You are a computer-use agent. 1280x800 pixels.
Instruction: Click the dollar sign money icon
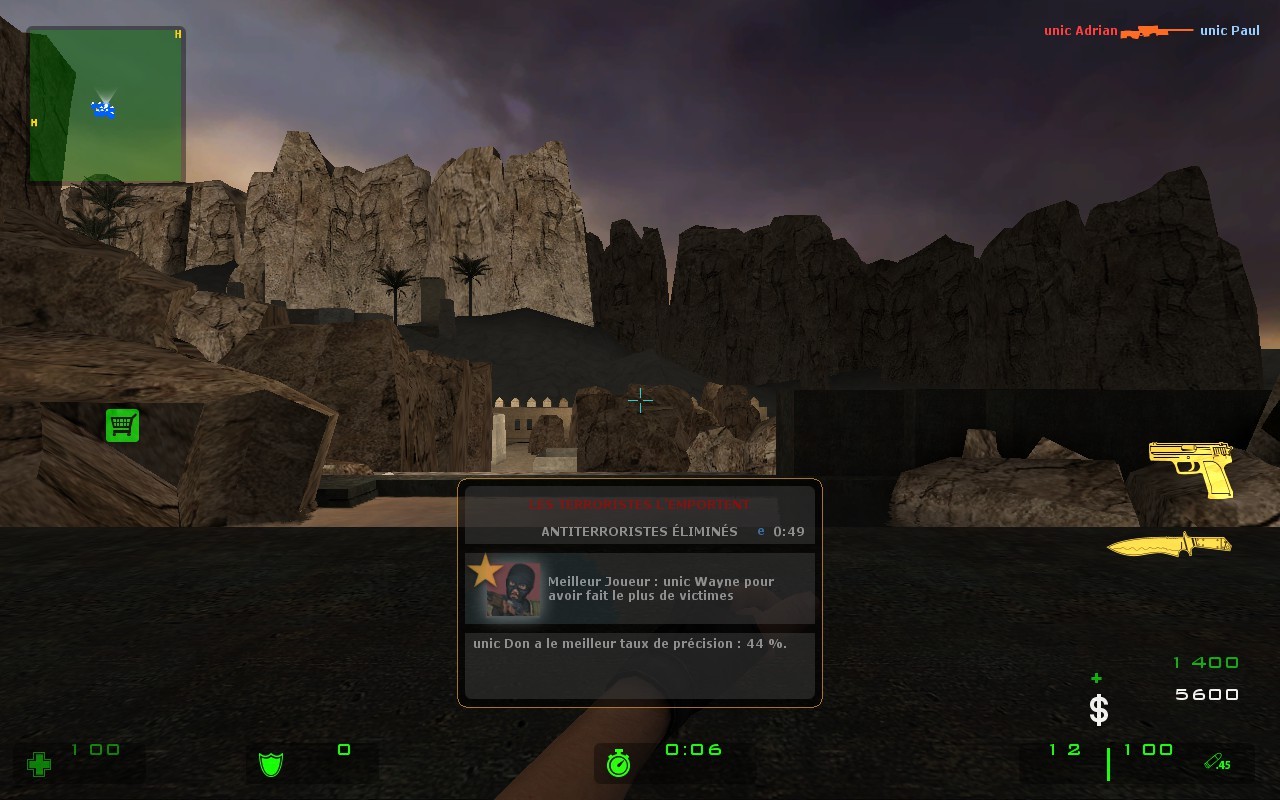pyautogui.click(x=1098, y=710)
